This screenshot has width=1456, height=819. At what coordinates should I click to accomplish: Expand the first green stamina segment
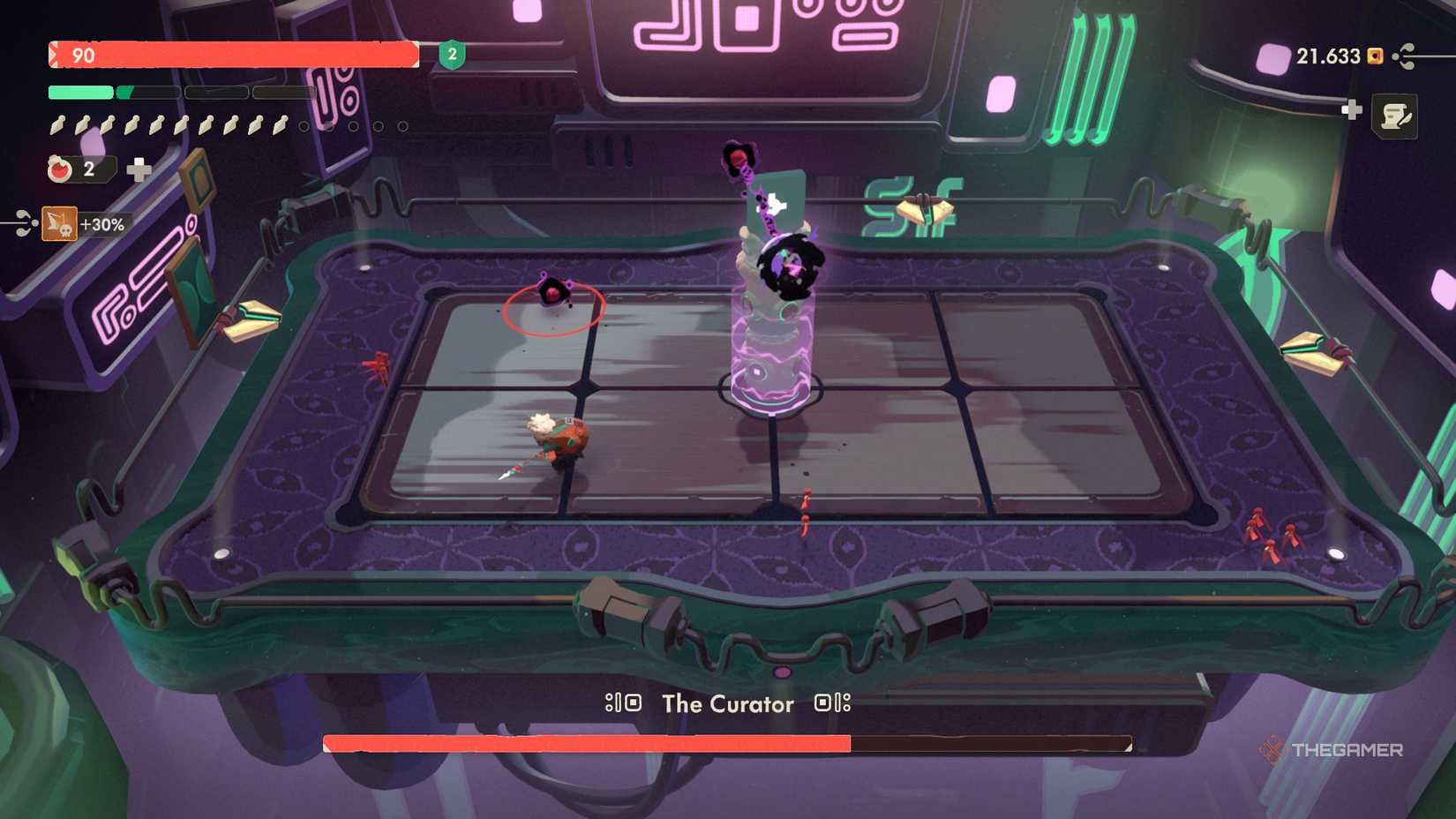pyautogui.click(x=80, y=91)
